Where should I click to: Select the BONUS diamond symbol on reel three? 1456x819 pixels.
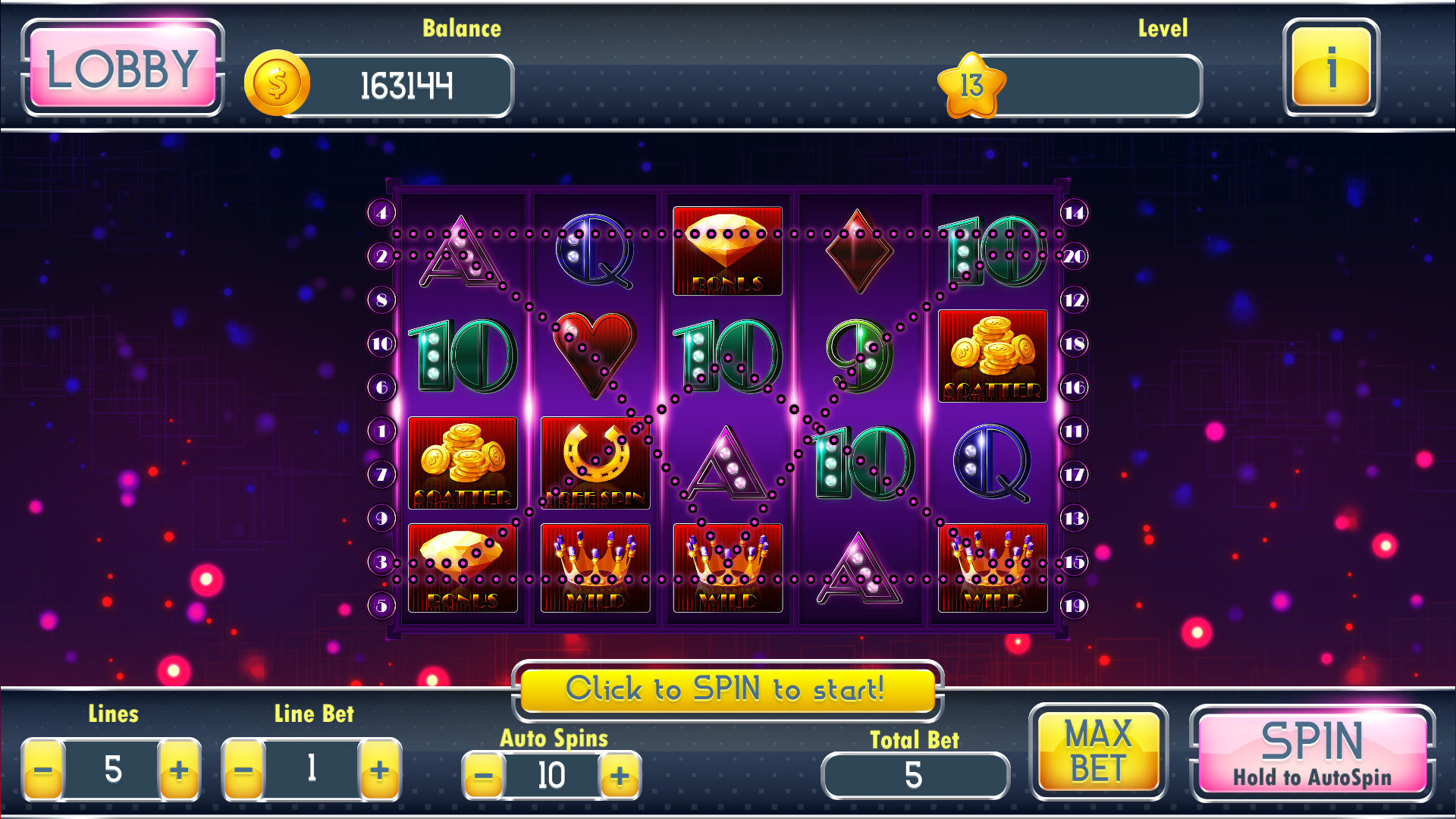(726, 249)
